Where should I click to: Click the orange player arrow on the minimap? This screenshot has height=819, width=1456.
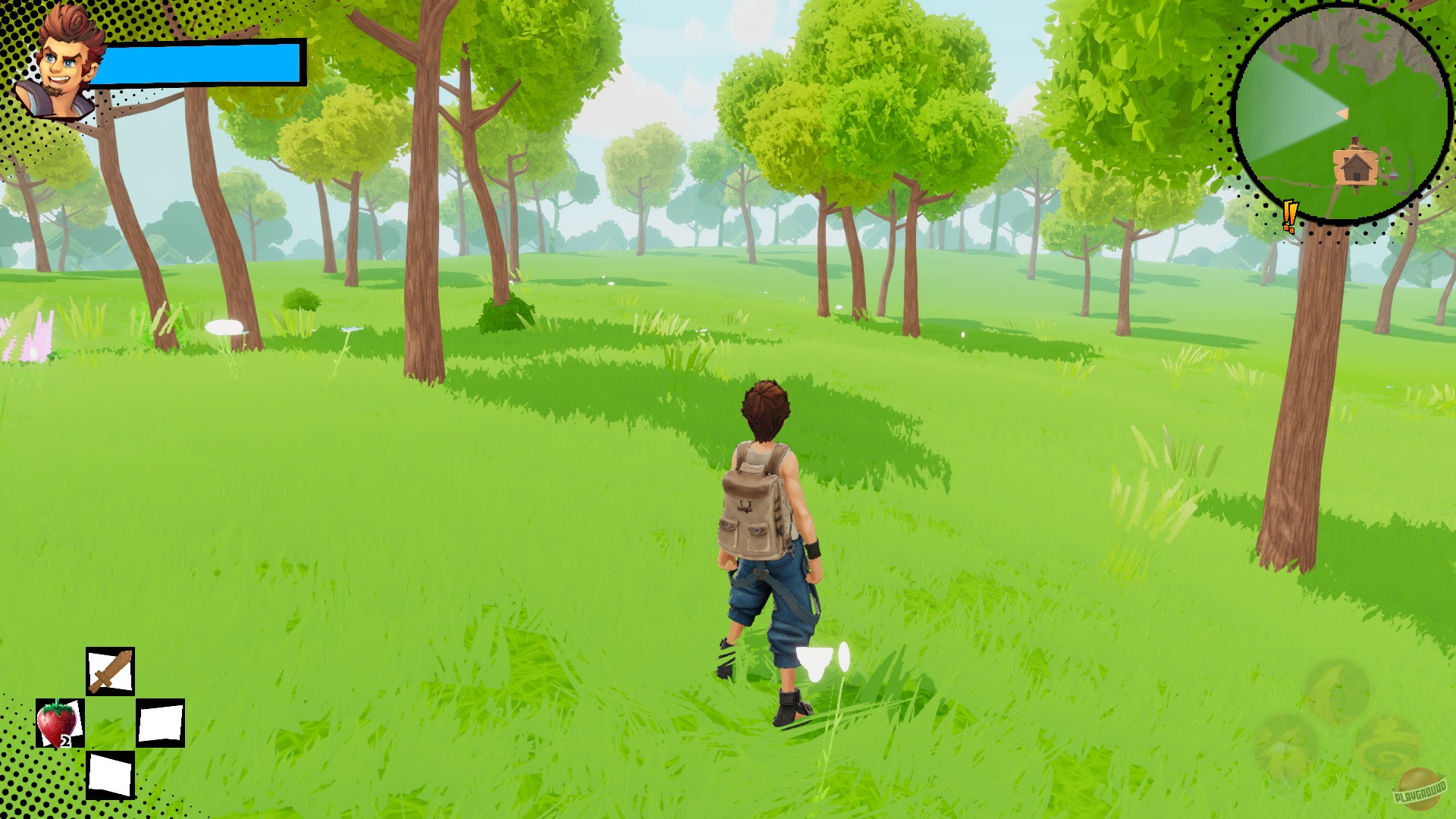coord(1344,112)
